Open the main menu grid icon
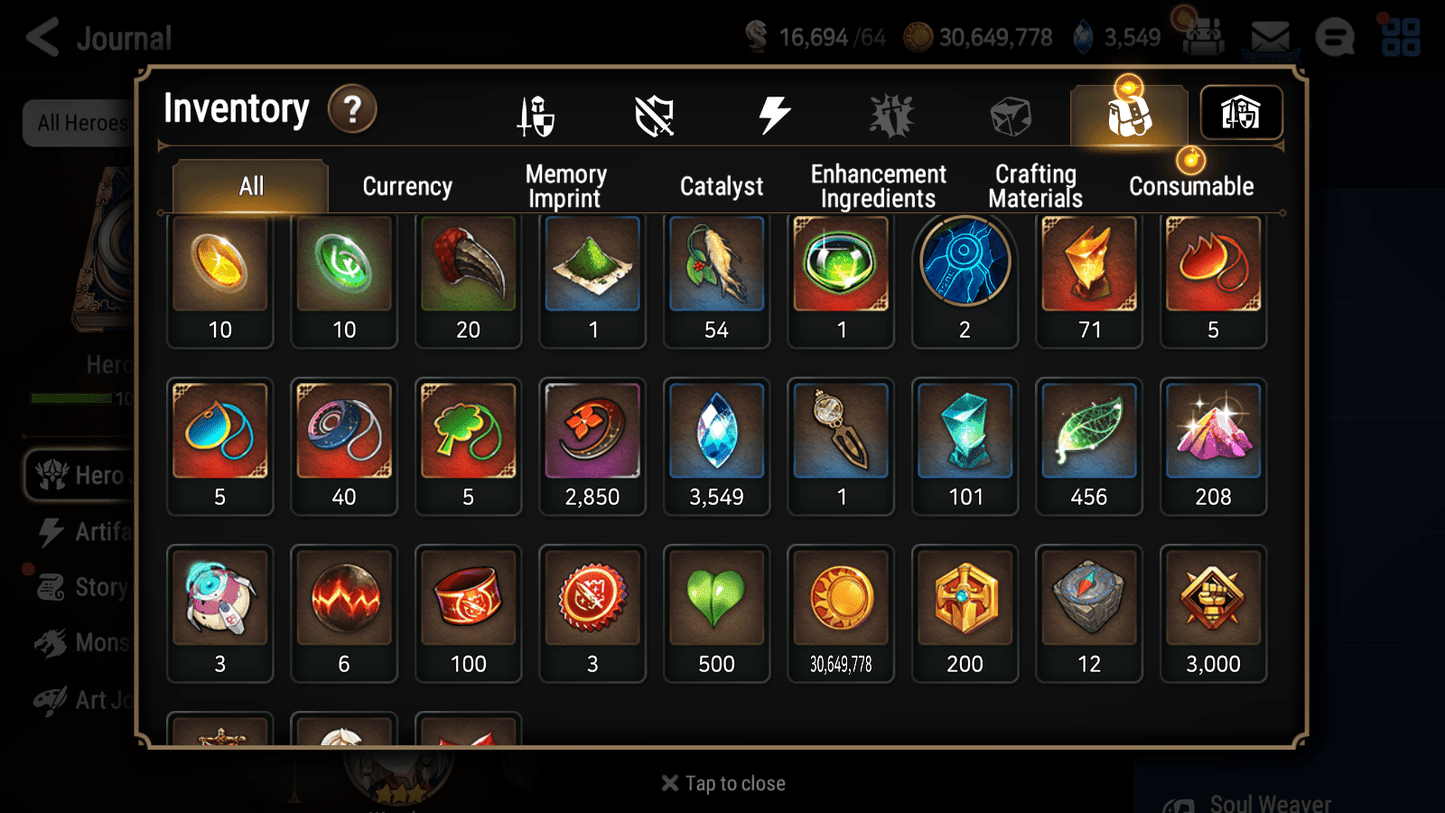 click(x=1399, y=36)
